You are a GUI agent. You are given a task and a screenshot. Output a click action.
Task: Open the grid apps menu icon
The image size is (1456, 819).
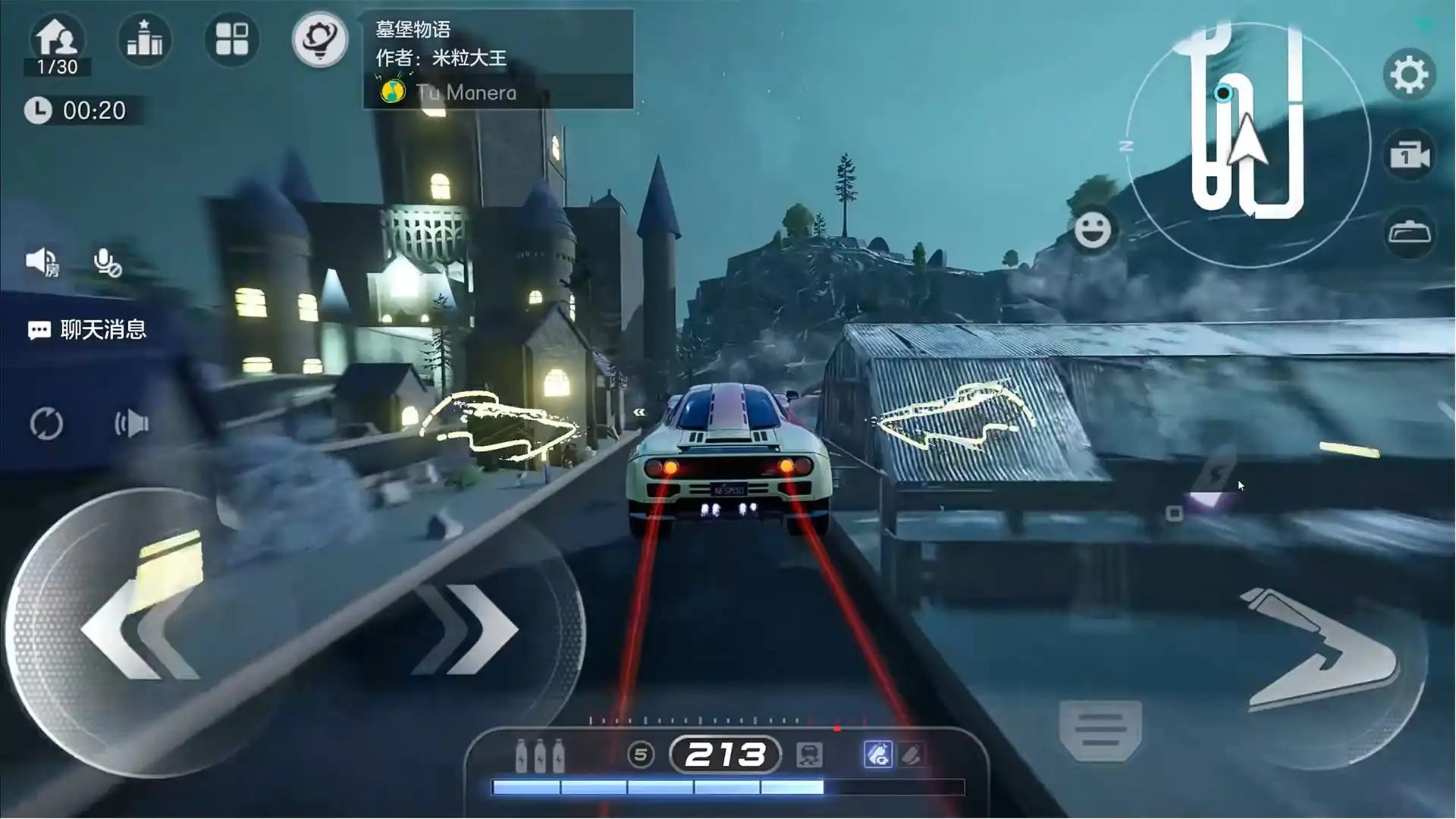click(x=232, y=40)
